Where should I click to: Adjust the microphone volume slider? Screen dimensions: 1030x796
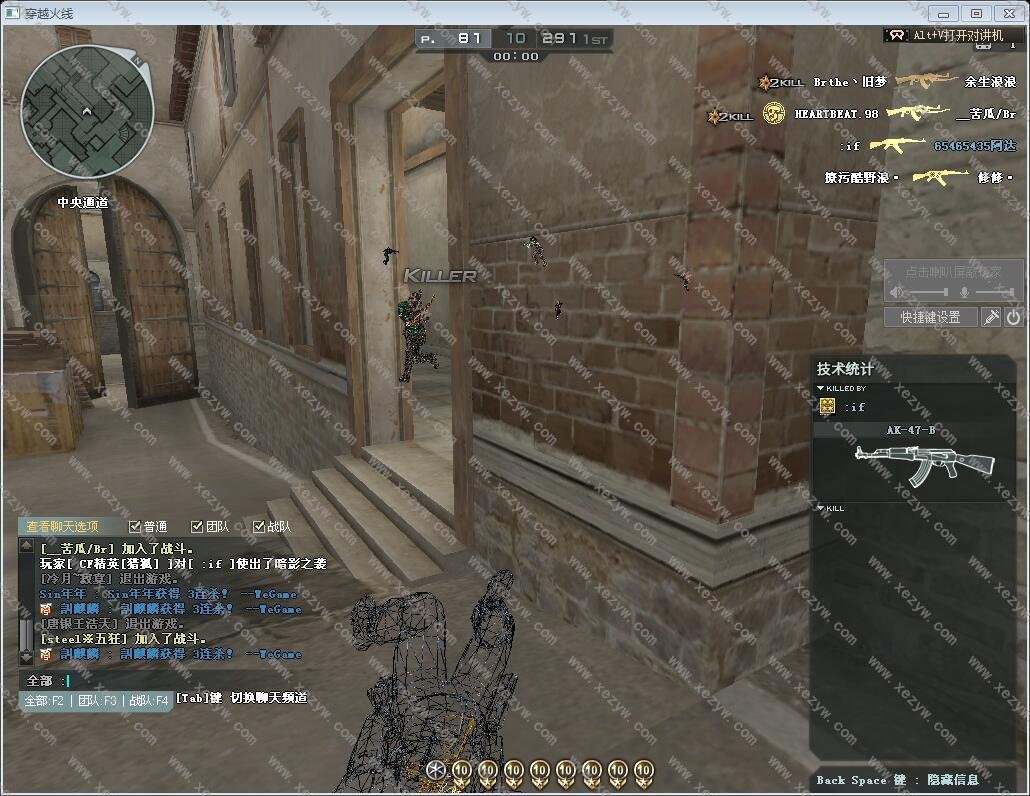[x=994, y=292]
